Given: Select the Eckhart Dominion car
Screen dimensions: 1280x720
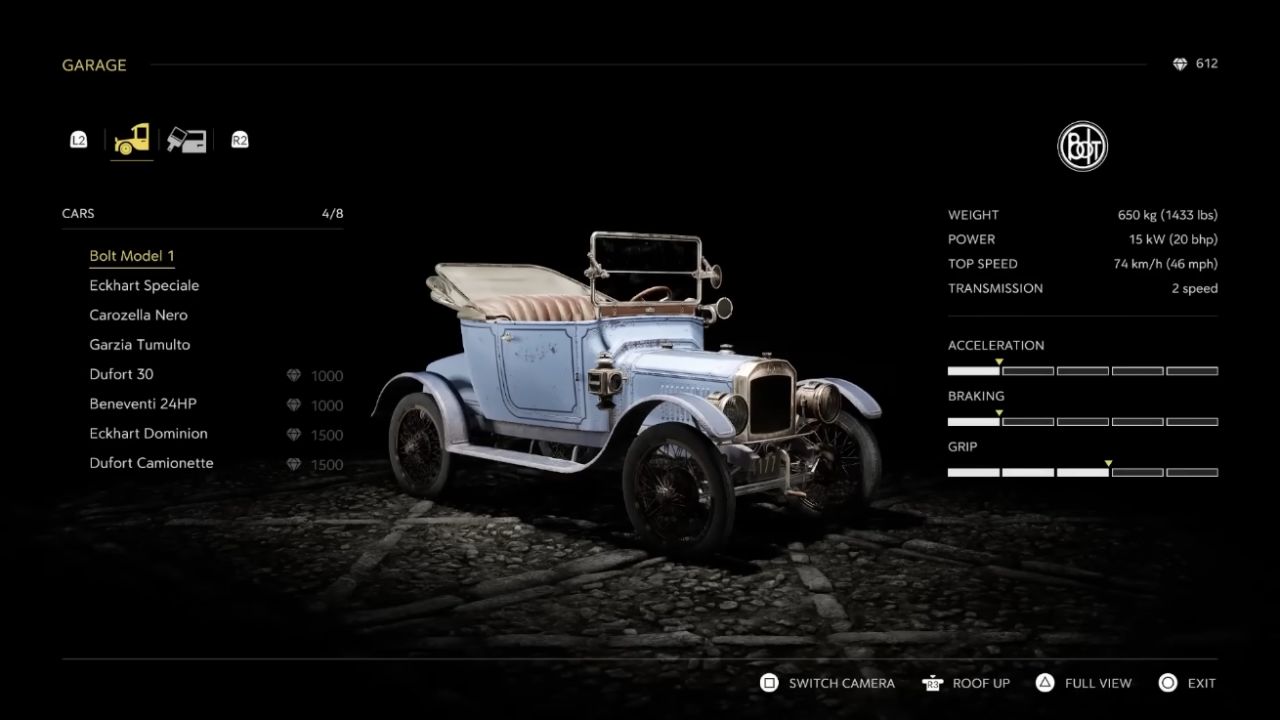Looking at the screenshot, I should point(148,434).
